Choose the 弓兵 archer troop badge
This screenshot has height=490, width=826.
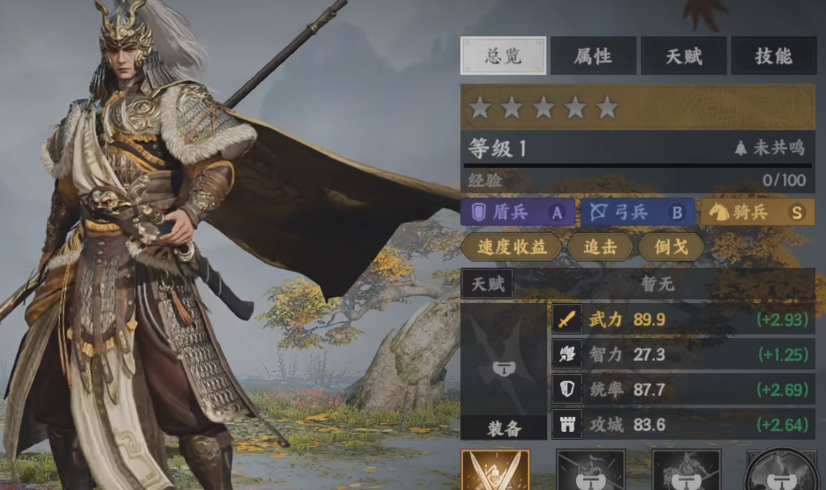(637, 212)
